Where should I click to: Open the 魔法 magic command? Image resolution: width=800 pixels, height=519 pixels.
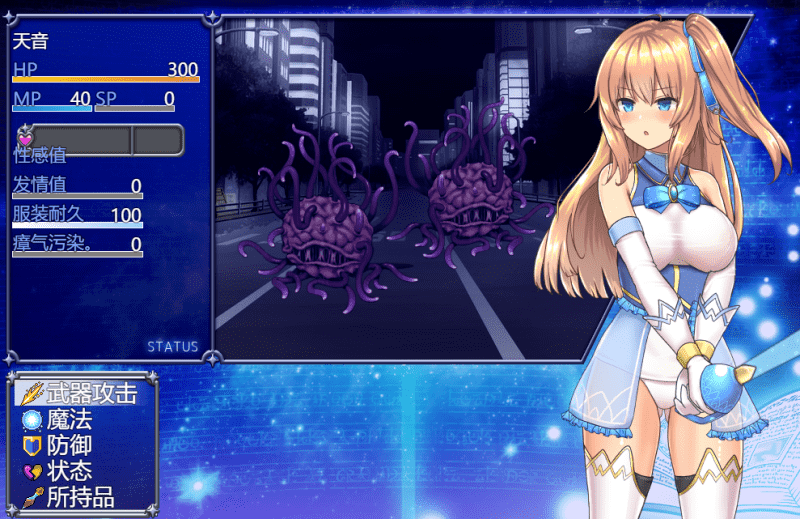click(68, 419)
